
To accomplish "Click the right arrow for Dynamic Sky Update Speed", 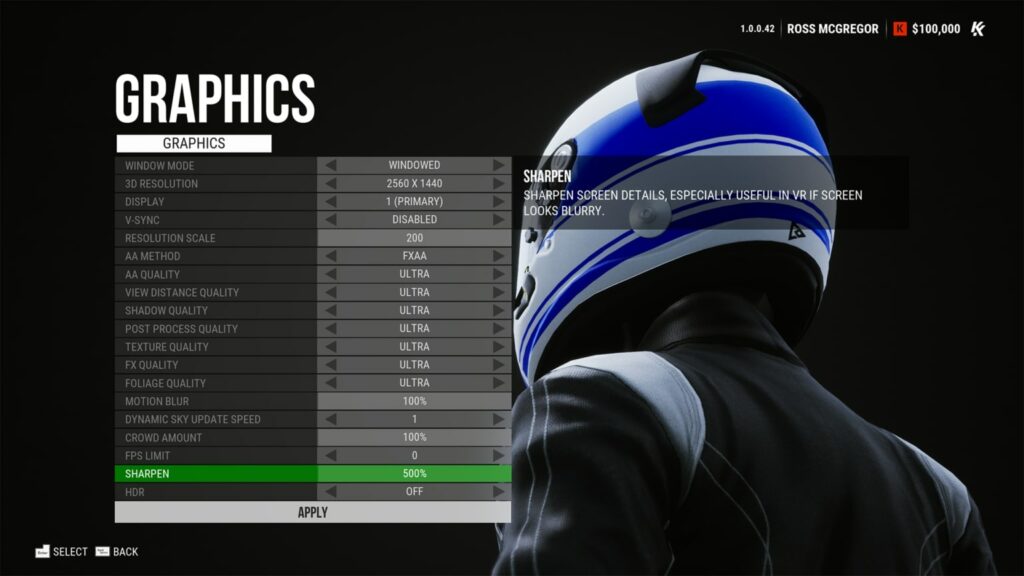I will click(498, 419).
